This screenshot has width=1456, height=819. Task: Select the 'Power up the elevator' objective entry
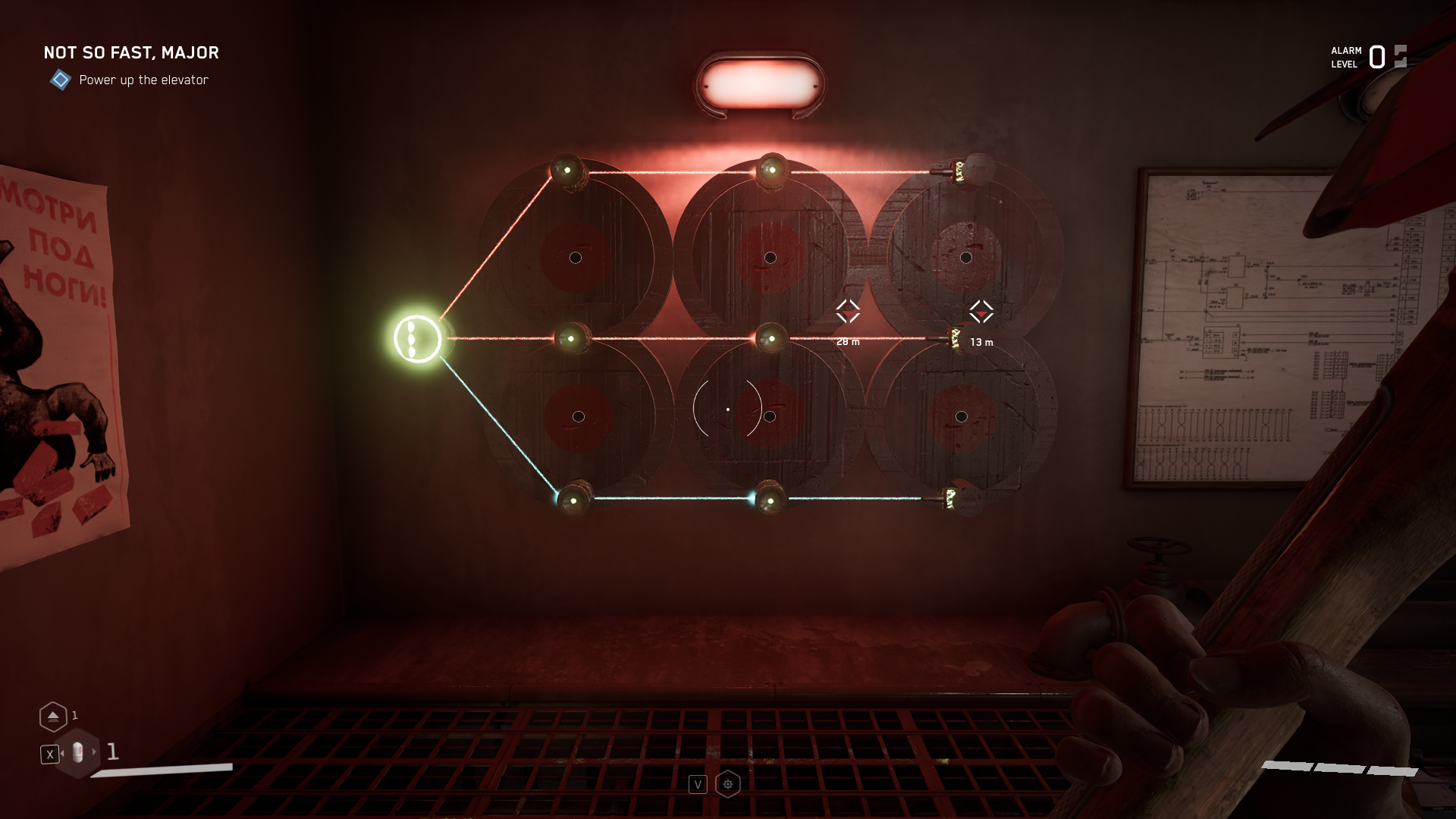click(x=144, y=80)
